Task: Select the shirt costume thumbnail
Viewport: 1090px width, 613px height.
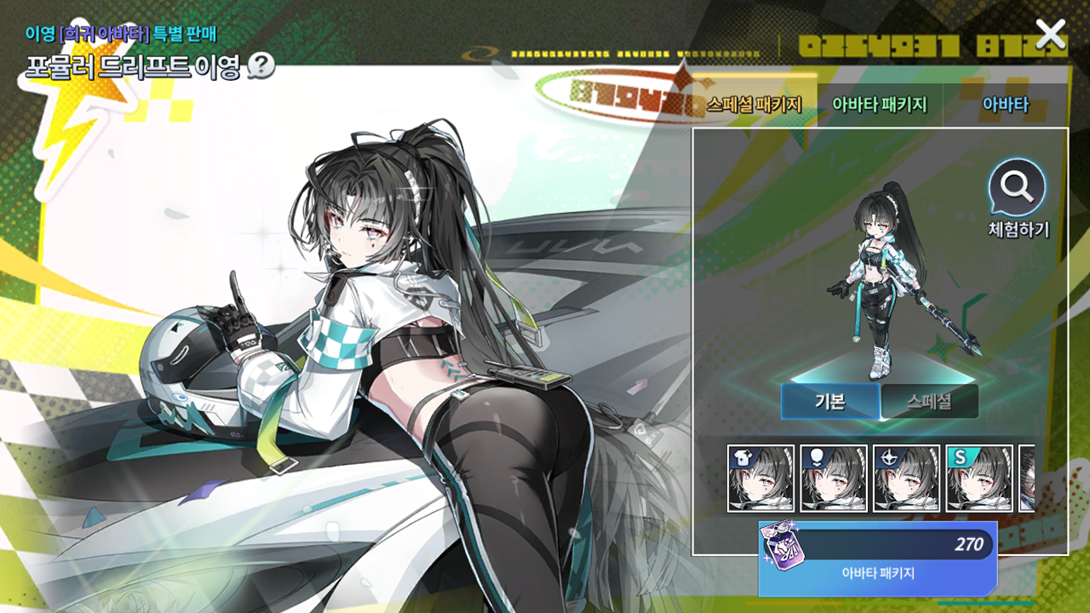Action: point(761,479)
